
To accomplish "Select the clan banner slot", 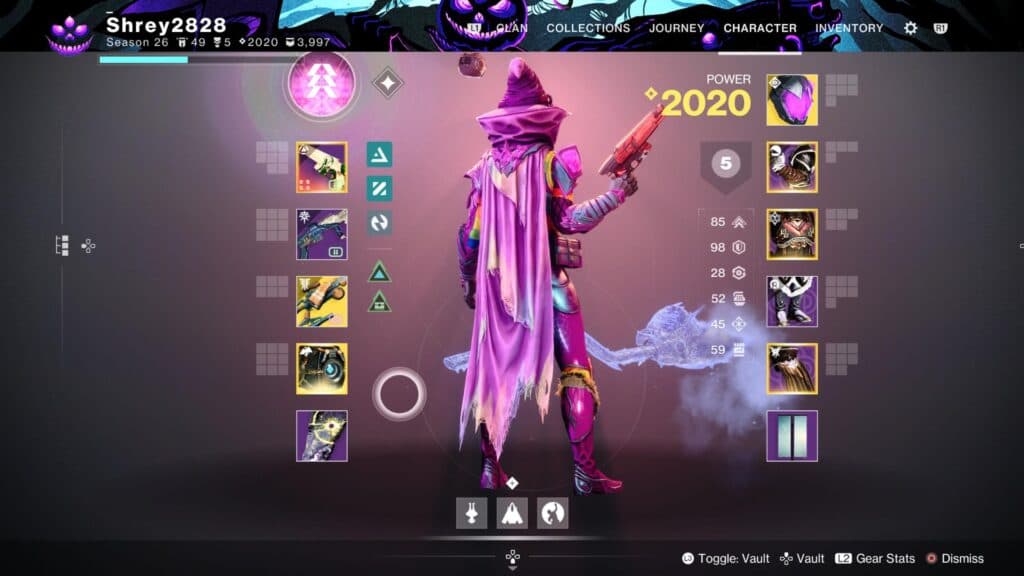I will 792,435.
